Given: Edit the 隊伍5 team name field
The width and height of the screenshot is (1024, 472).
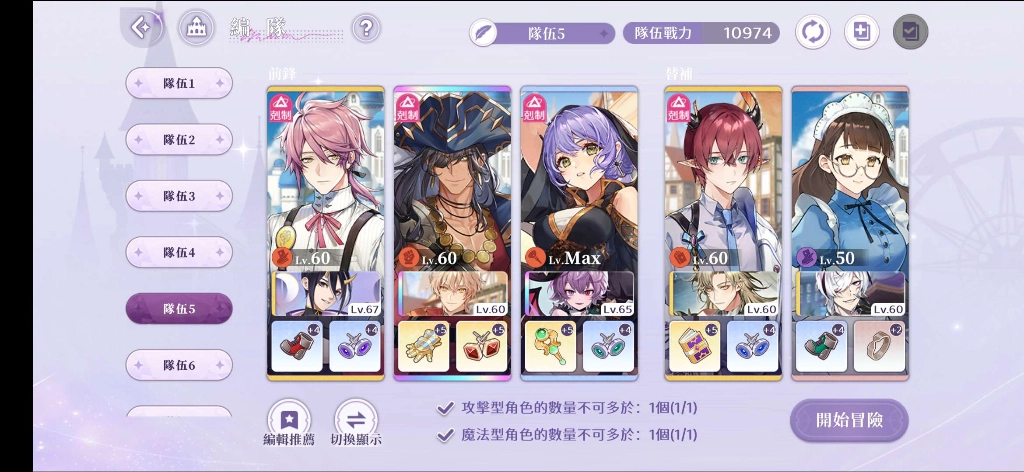Looking at the screenshot, I should tap(543, 33).
